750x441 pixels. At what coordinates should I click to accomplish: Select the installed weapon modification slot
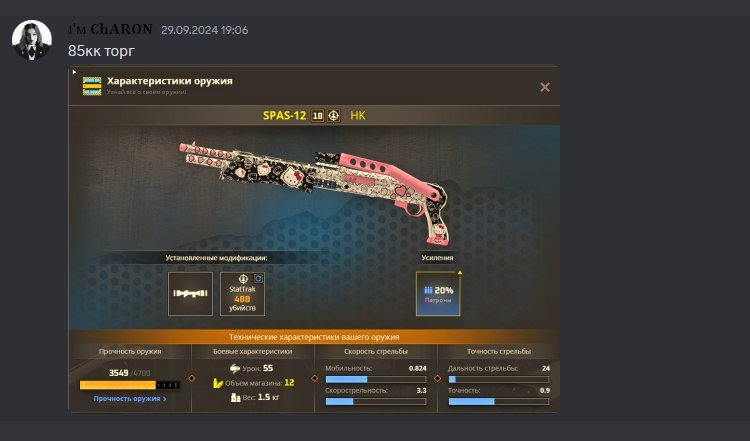pyautogui.click(x=190, y=294)
